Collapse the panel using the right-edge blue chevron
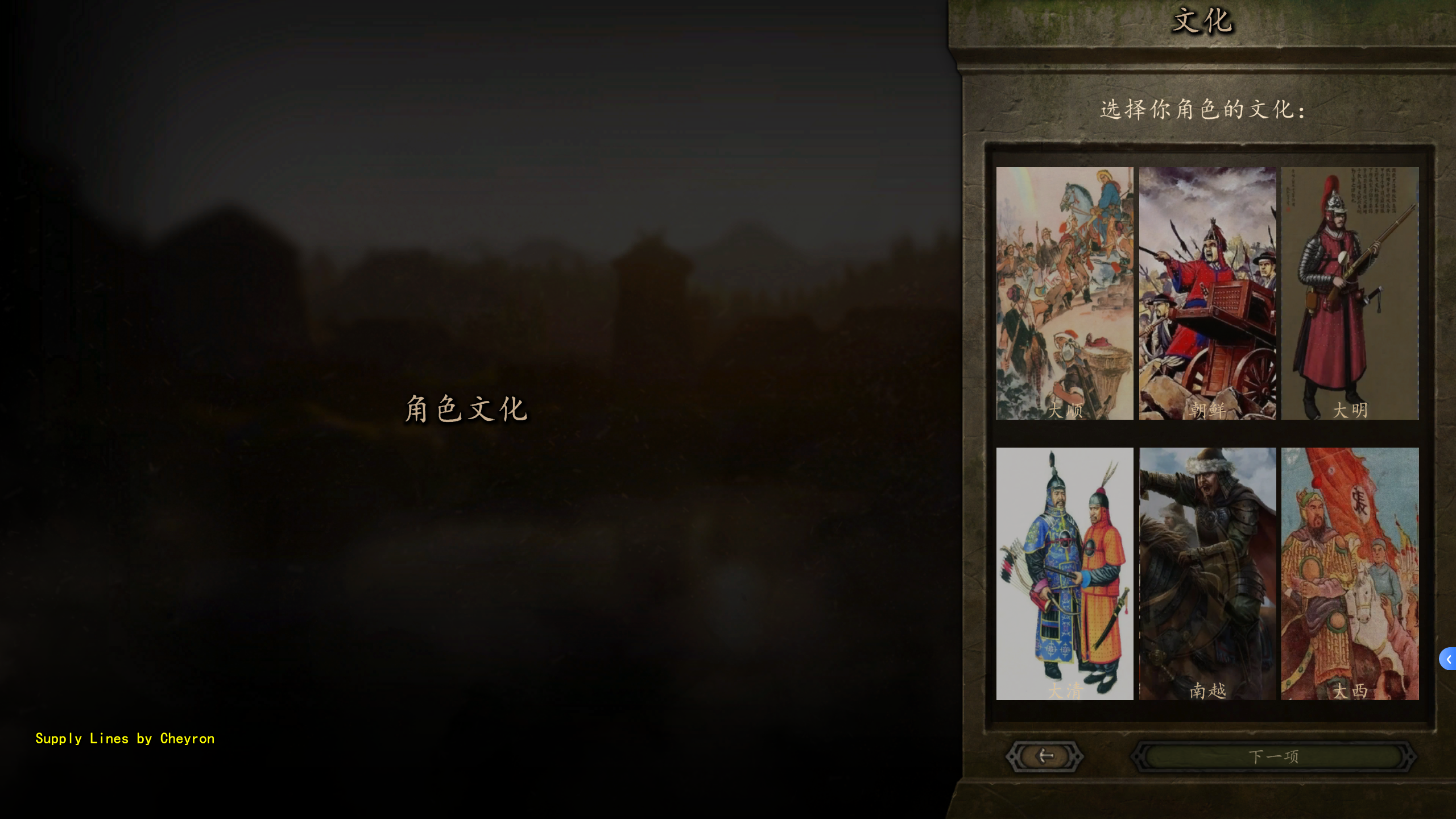 (x=1449, y=660)
